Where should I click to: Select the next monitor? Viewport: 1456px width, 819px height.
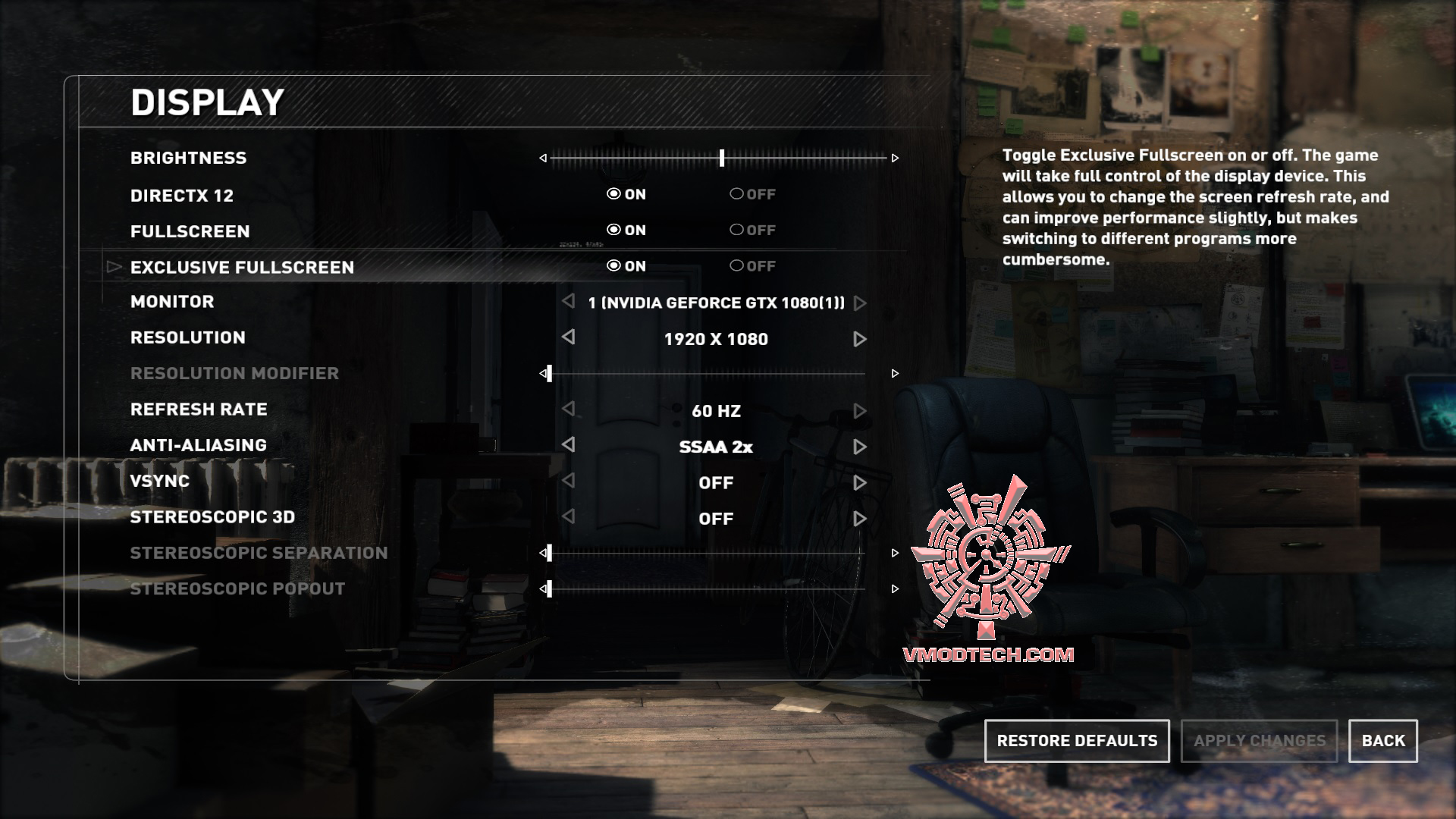click(x=859, y=303)
